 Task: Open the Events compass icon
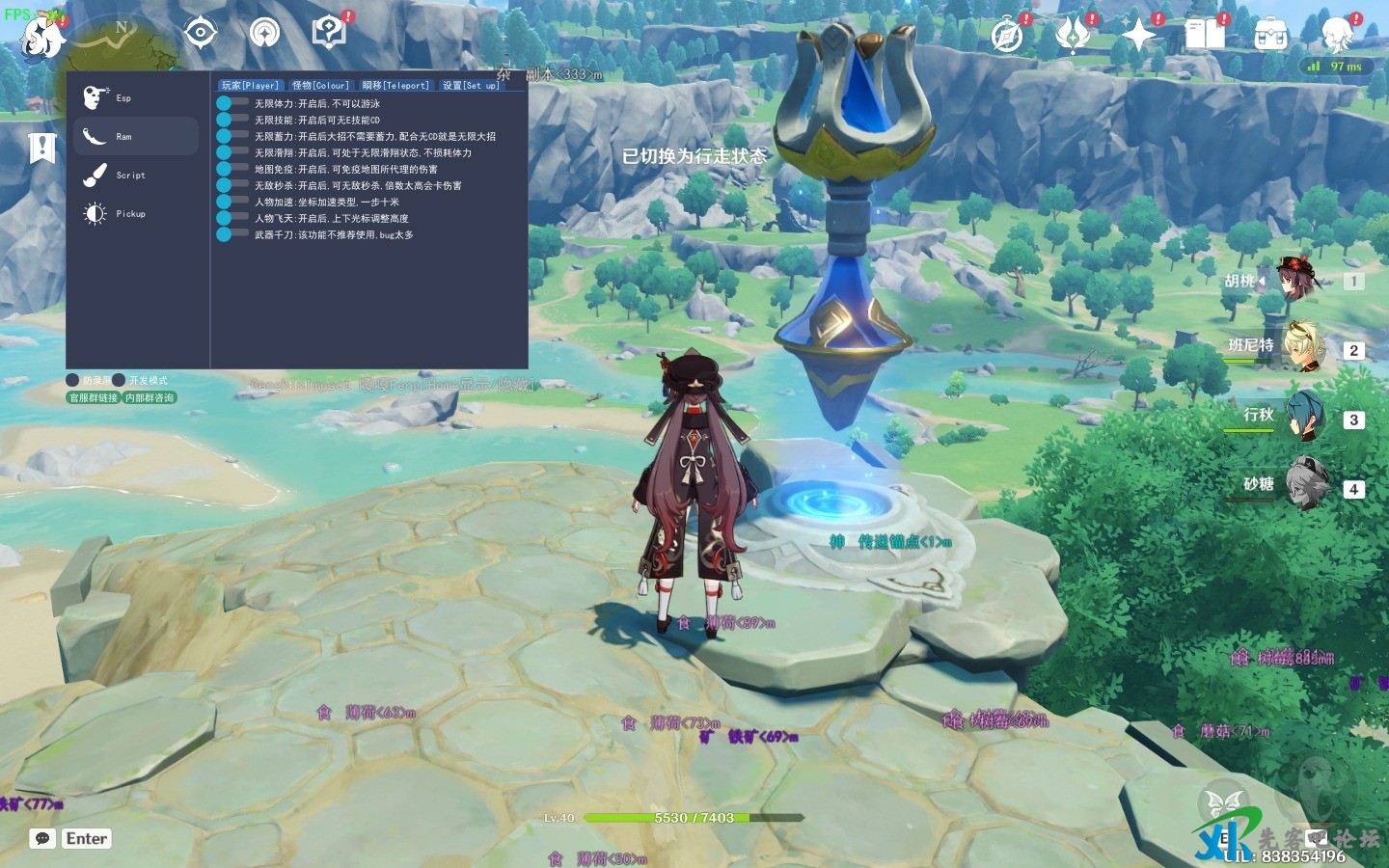click(x=1007, y=35)
